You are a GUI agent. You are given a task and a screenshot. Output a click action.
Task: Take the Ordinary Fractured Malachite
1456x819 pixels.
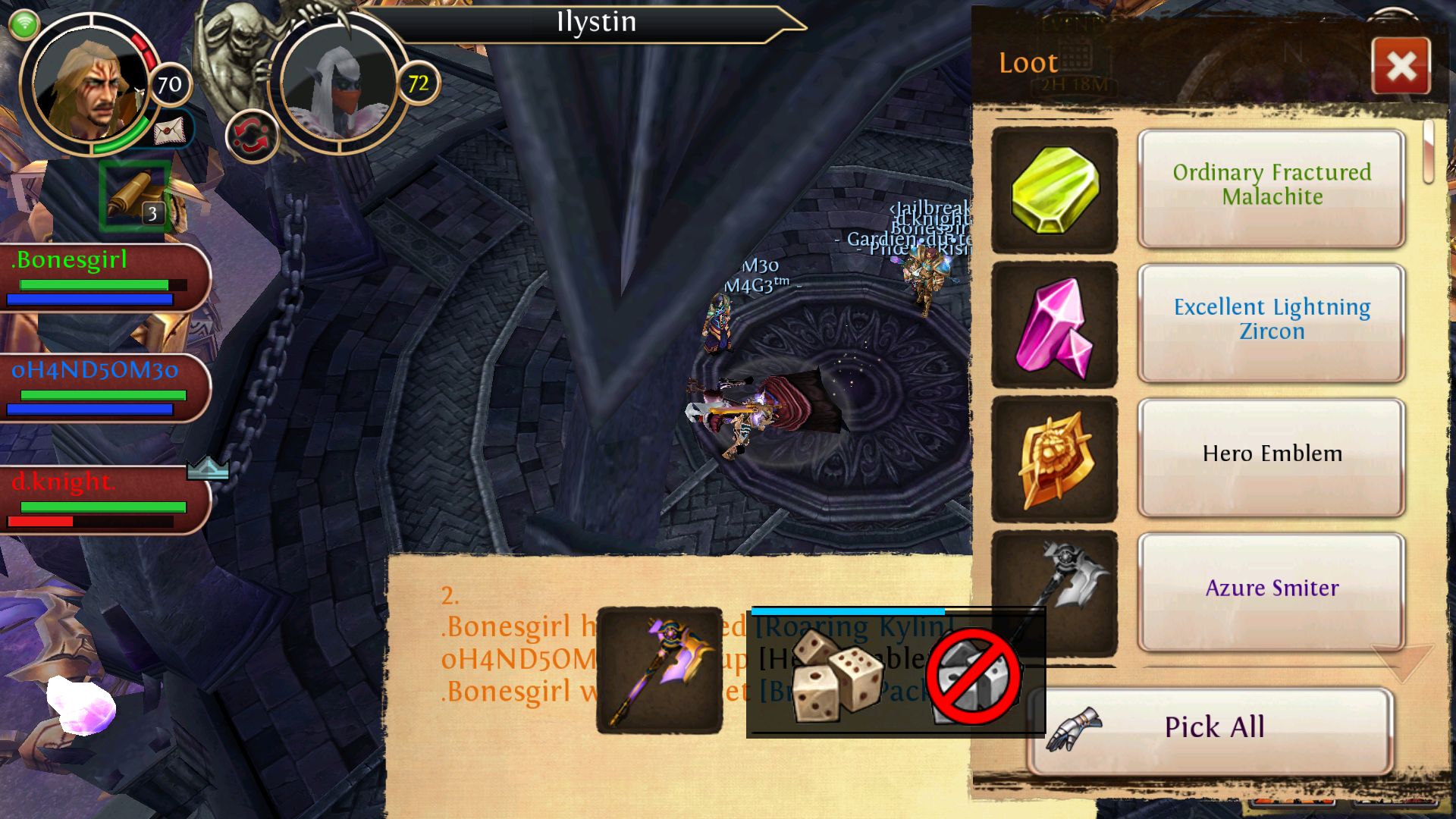click(x=1271, y=187)
